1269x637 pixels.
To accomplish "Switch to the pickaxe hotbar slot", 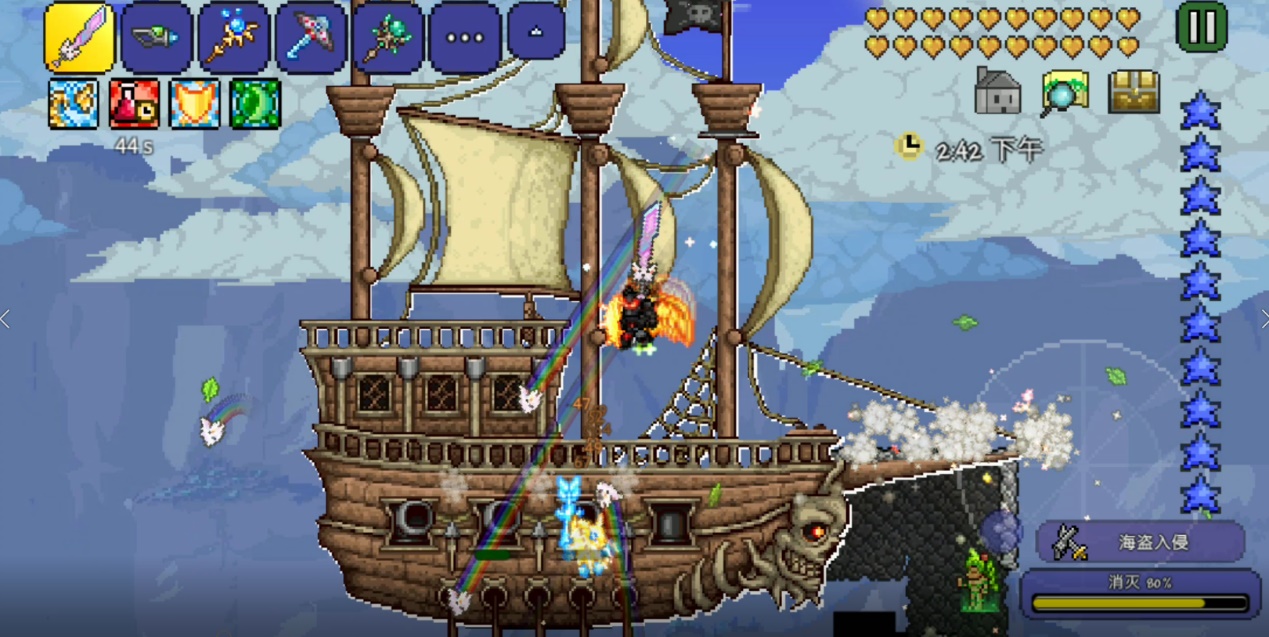I will pyautogui.click(x=310, y=37).
